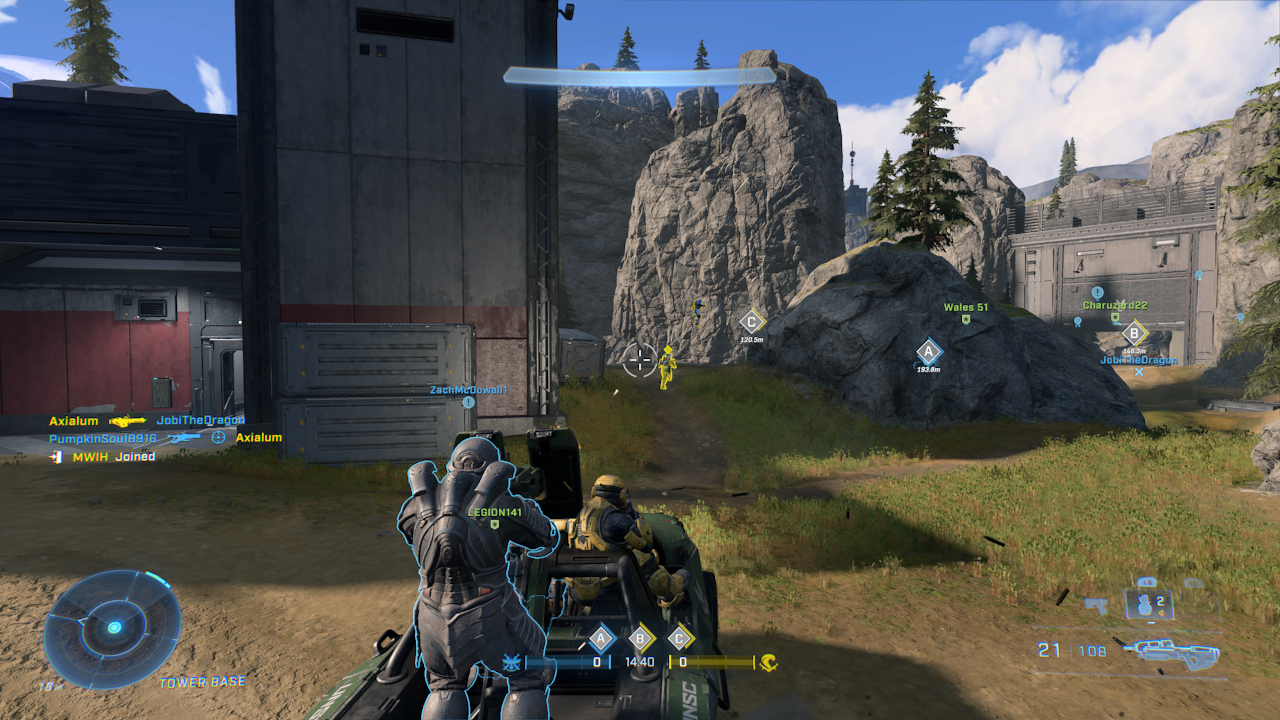Click the yellow chevron under the grenade count

coord(1161,612)
